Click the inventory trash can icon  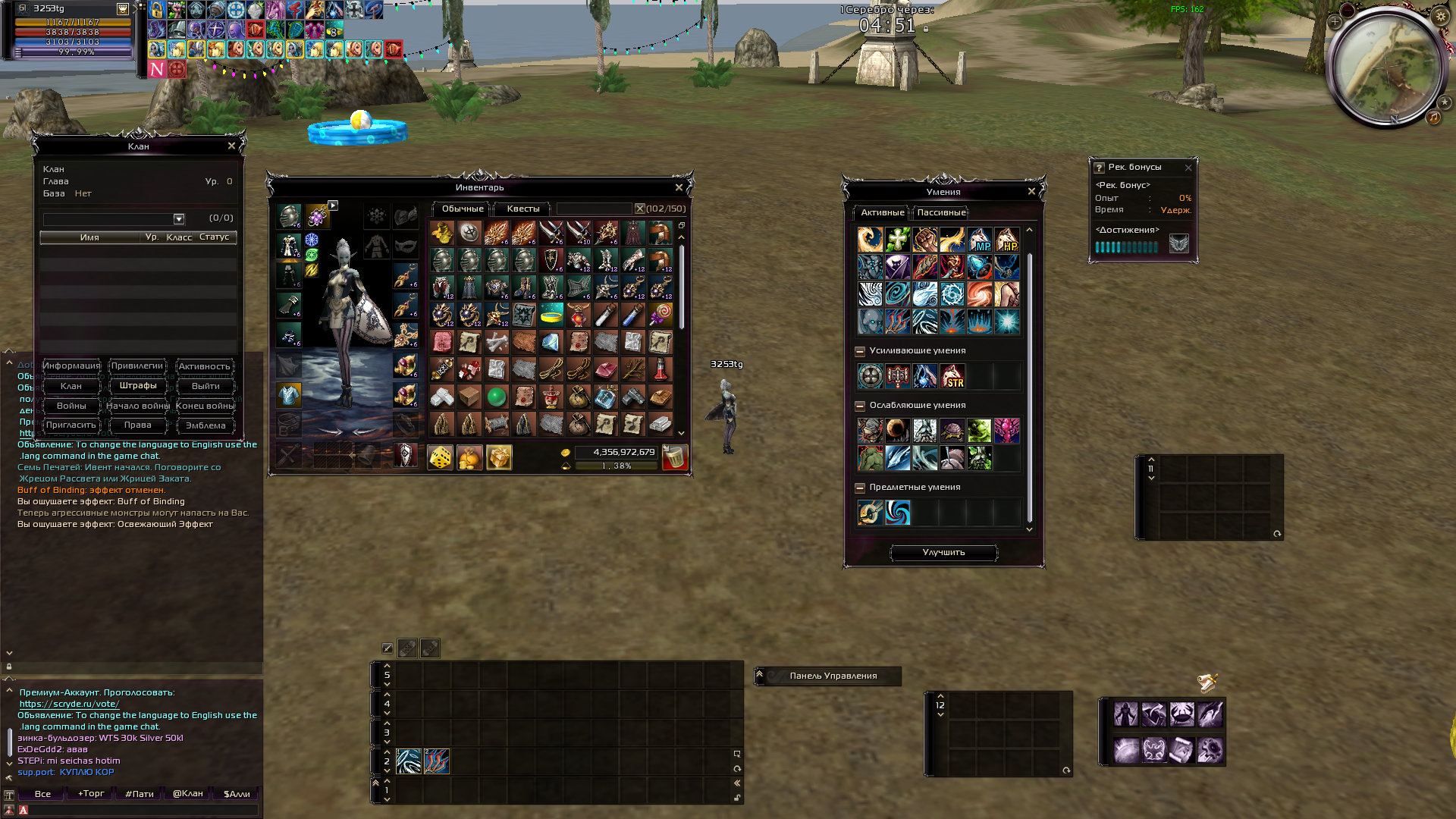click(x=673, y=457)
